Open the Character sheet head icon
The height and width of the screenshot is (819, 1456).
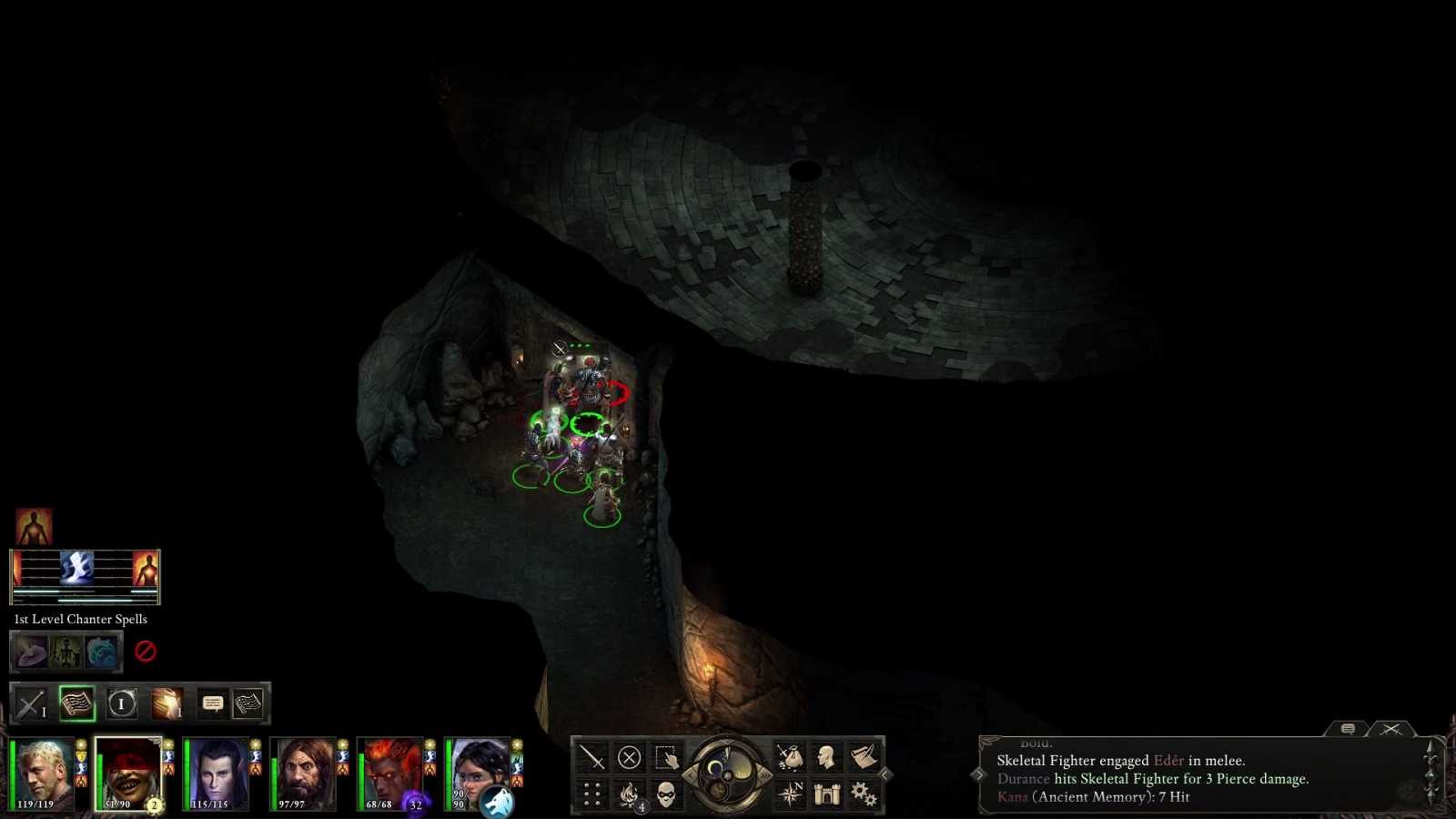826,758
